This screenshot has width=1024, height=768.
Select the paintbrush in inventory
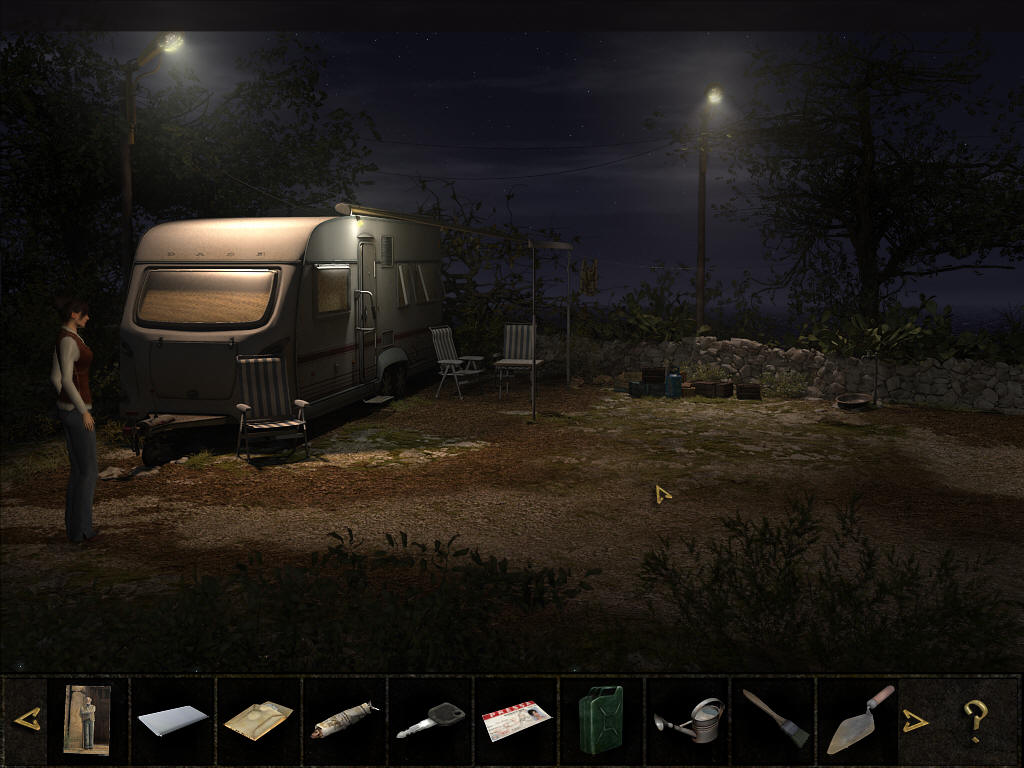[775, 719]
